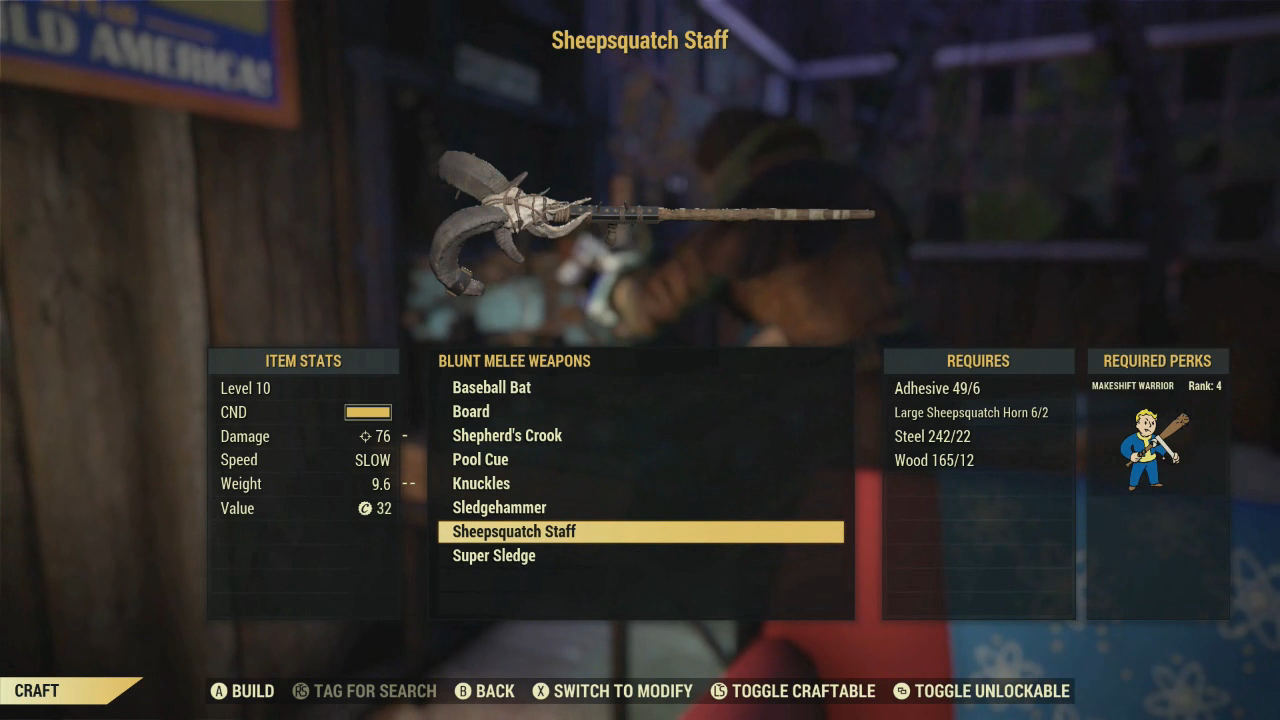Switch to Modify mode

611,691
